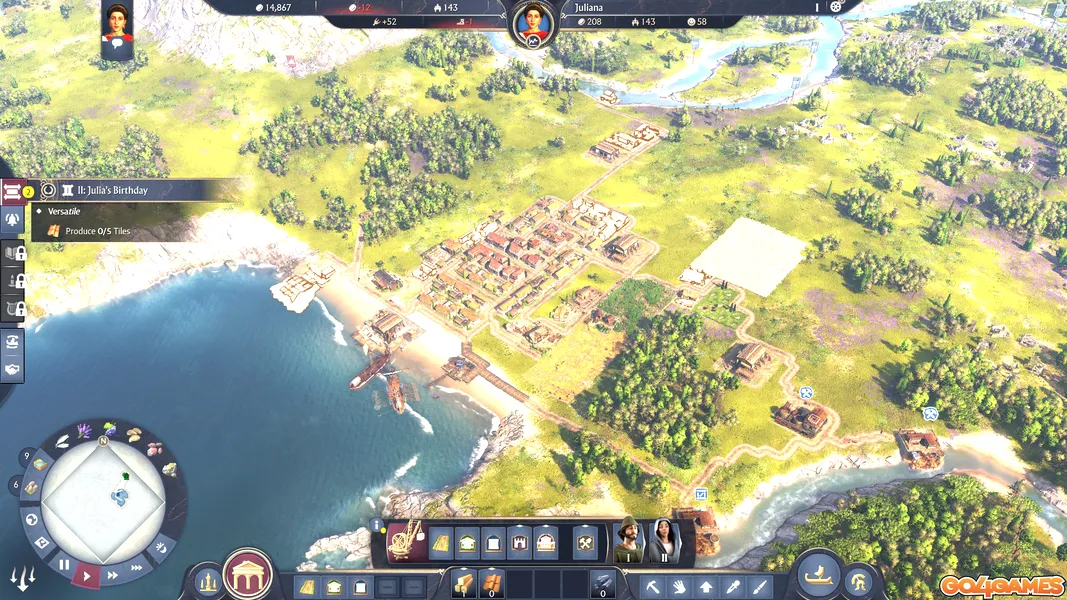The image size is (1067, 600).
Task: Select the governor portrait at top center
Action: point(532,23)
